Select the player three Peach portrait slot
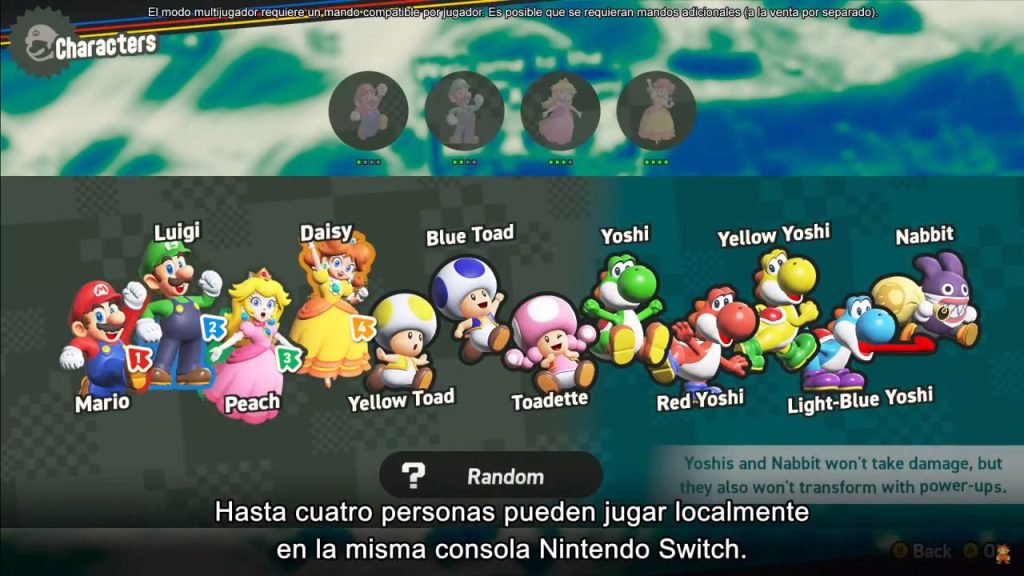This screenshot has height=576, width=1024. pyautogui.click(x=560, y=110)
